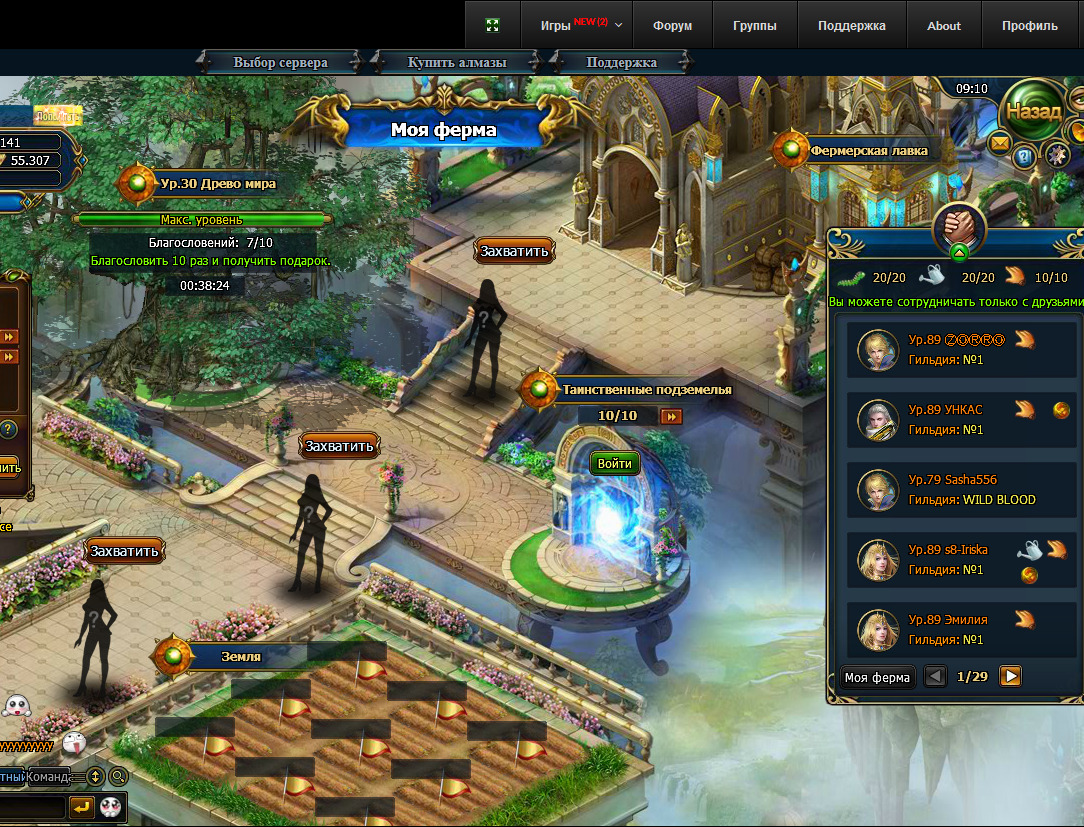Open the Форум link in top navigation
The image size is (1084, 827).
(672, 26)
